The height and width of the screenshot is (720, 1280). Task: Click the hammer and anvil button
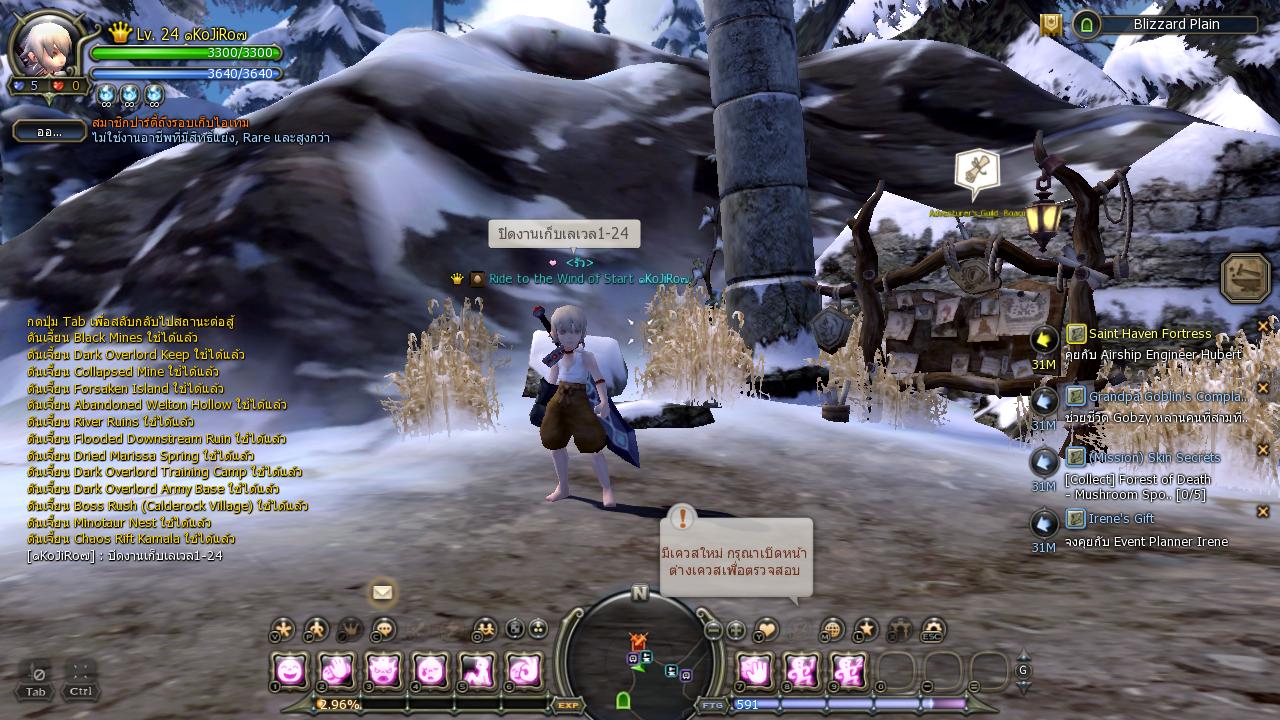(x=1245, y=278)
